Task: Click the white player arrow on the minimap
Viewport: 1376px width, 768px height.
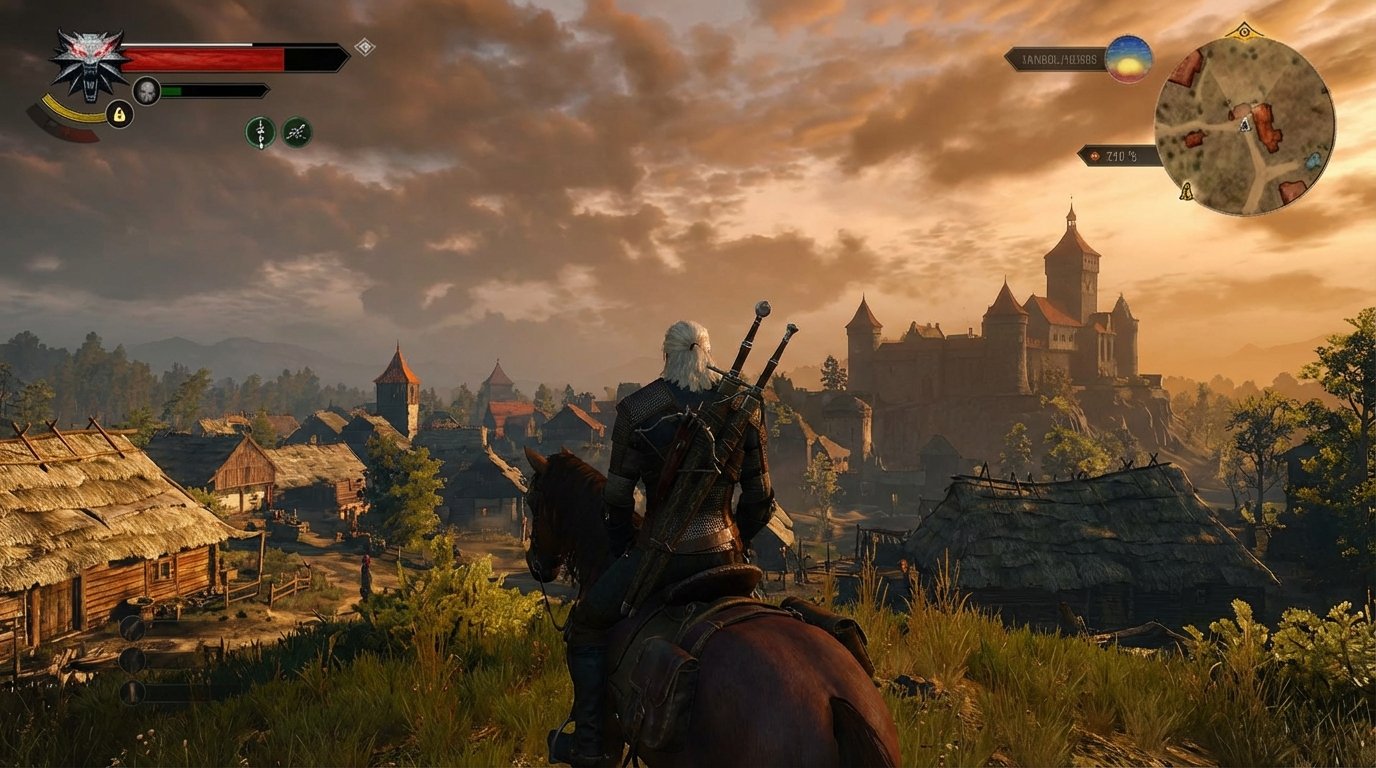Action: point(1245,125)
